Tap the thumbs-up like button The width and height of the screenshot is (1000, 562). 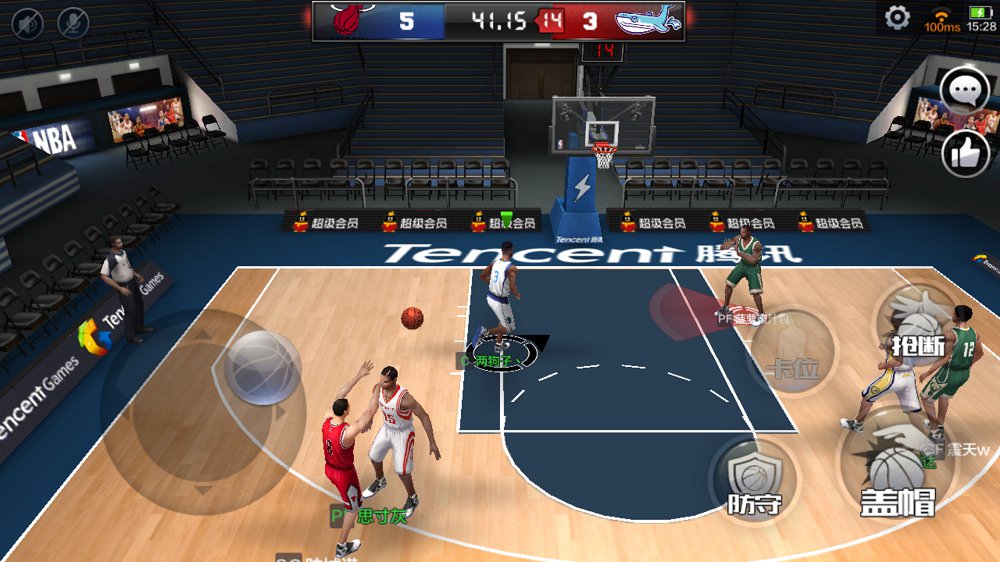tap(966, 154)
